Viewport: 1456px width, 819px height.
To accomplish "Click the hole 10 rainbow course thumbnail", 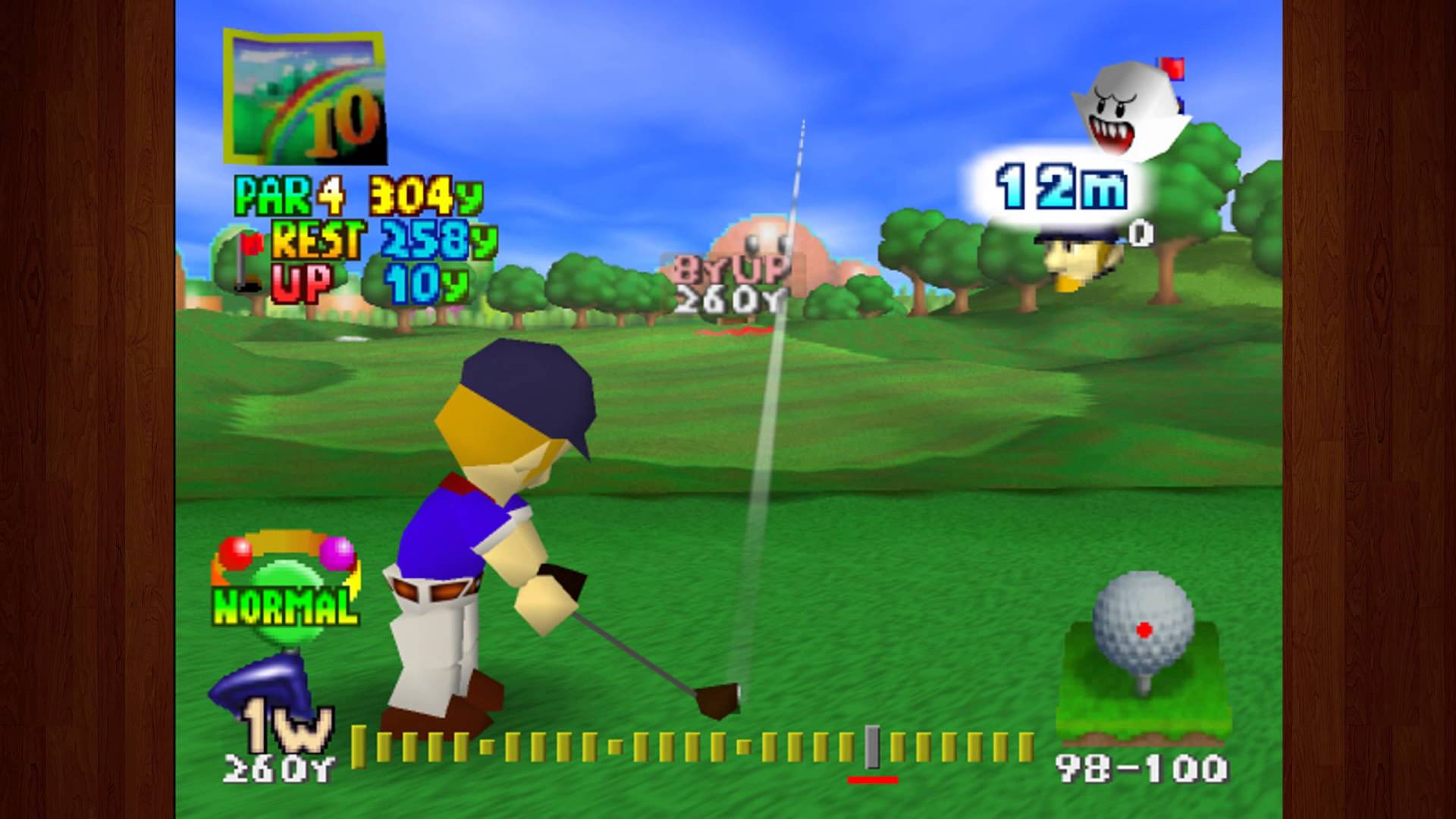I will coord(306,97).
